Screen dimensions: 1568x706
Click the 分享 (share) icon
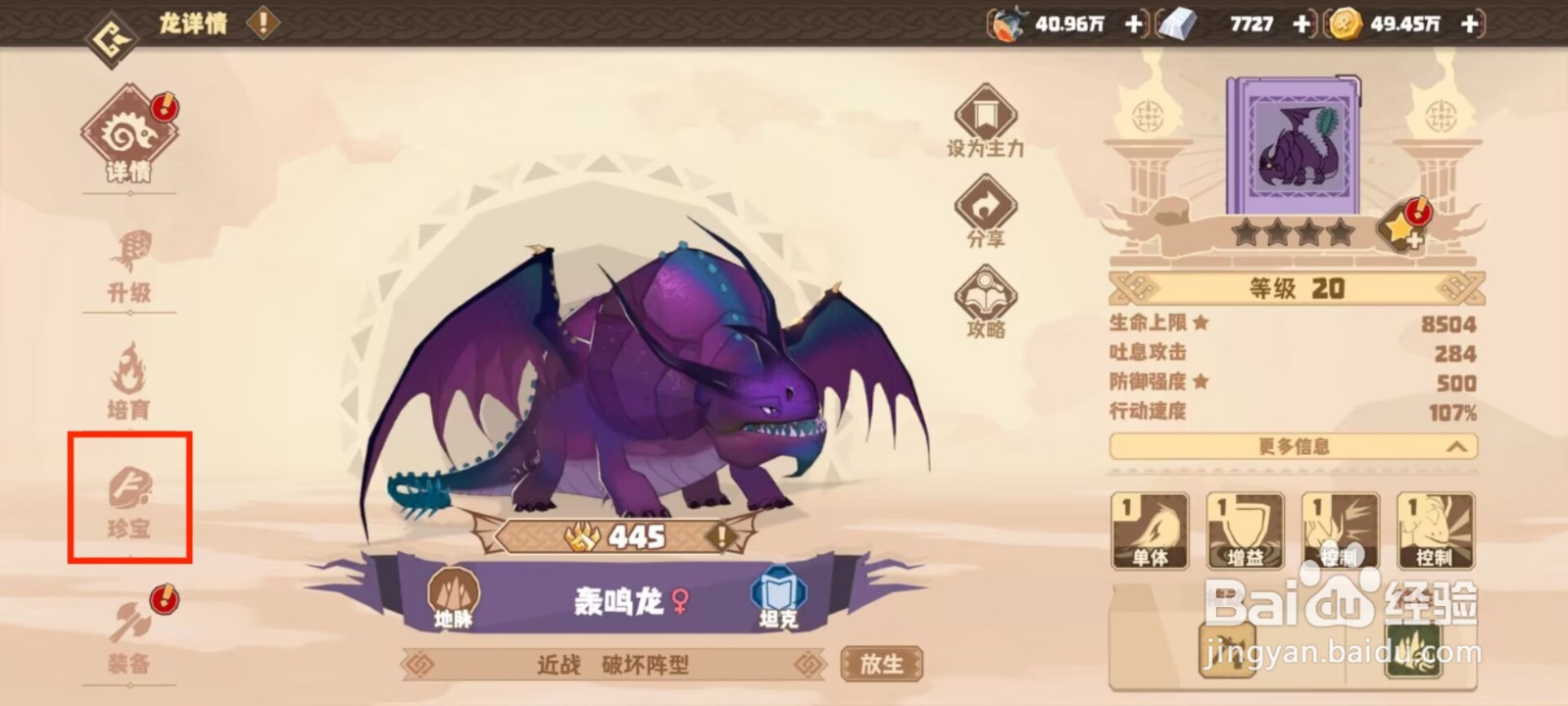click(x=988, y=209)
